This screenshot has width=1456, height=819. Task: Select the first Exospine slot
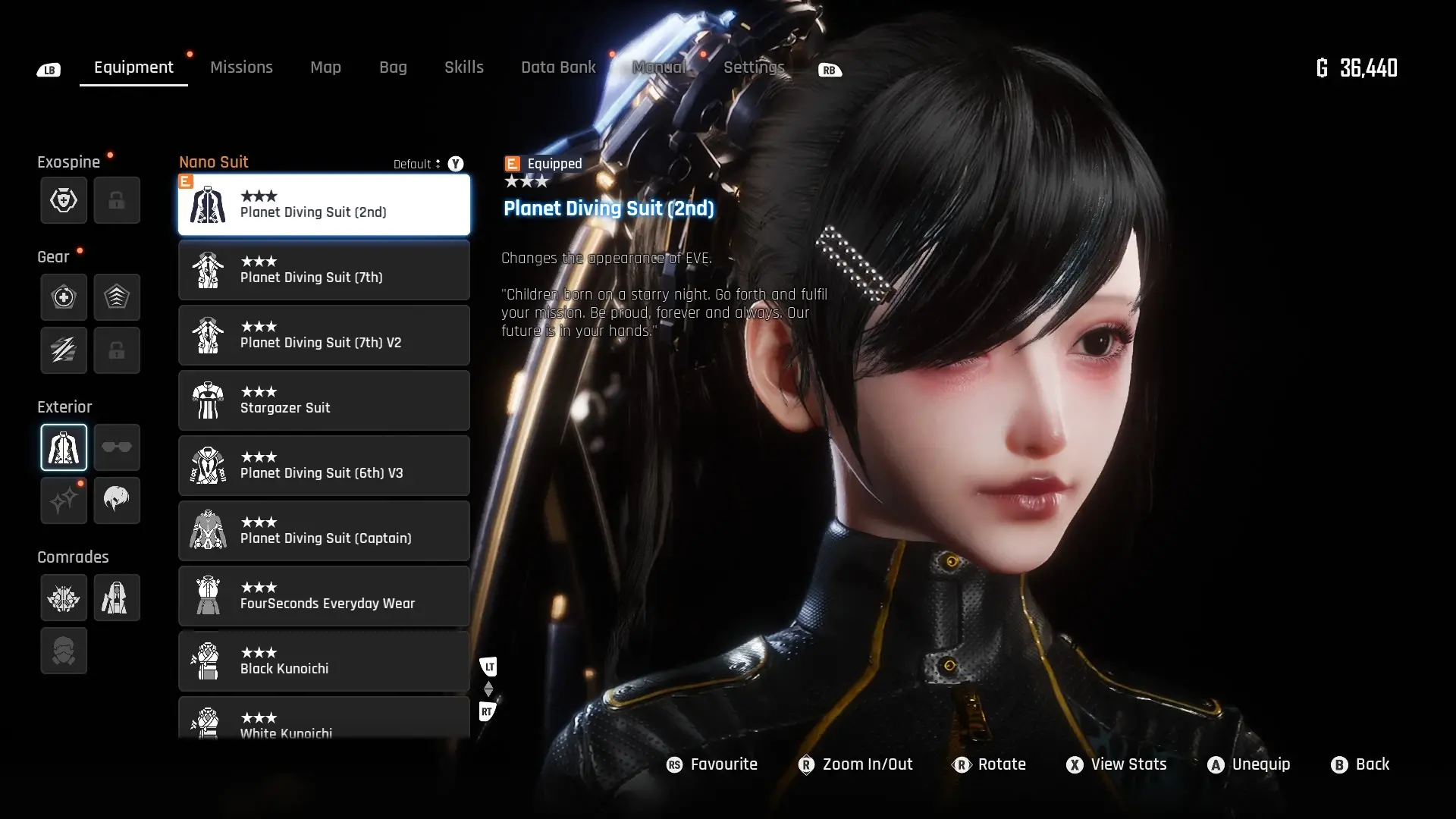click(64, 200)
